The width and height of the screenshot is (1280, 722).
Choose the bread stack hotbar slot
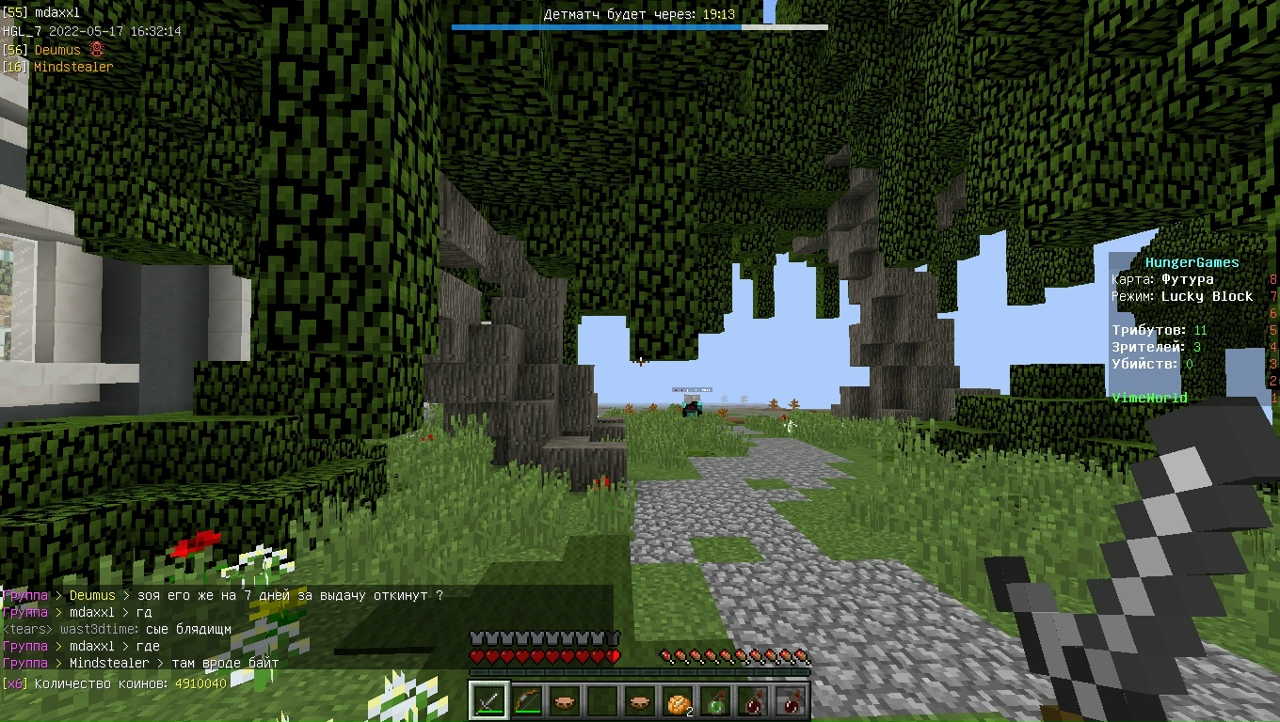pos(677,701)
